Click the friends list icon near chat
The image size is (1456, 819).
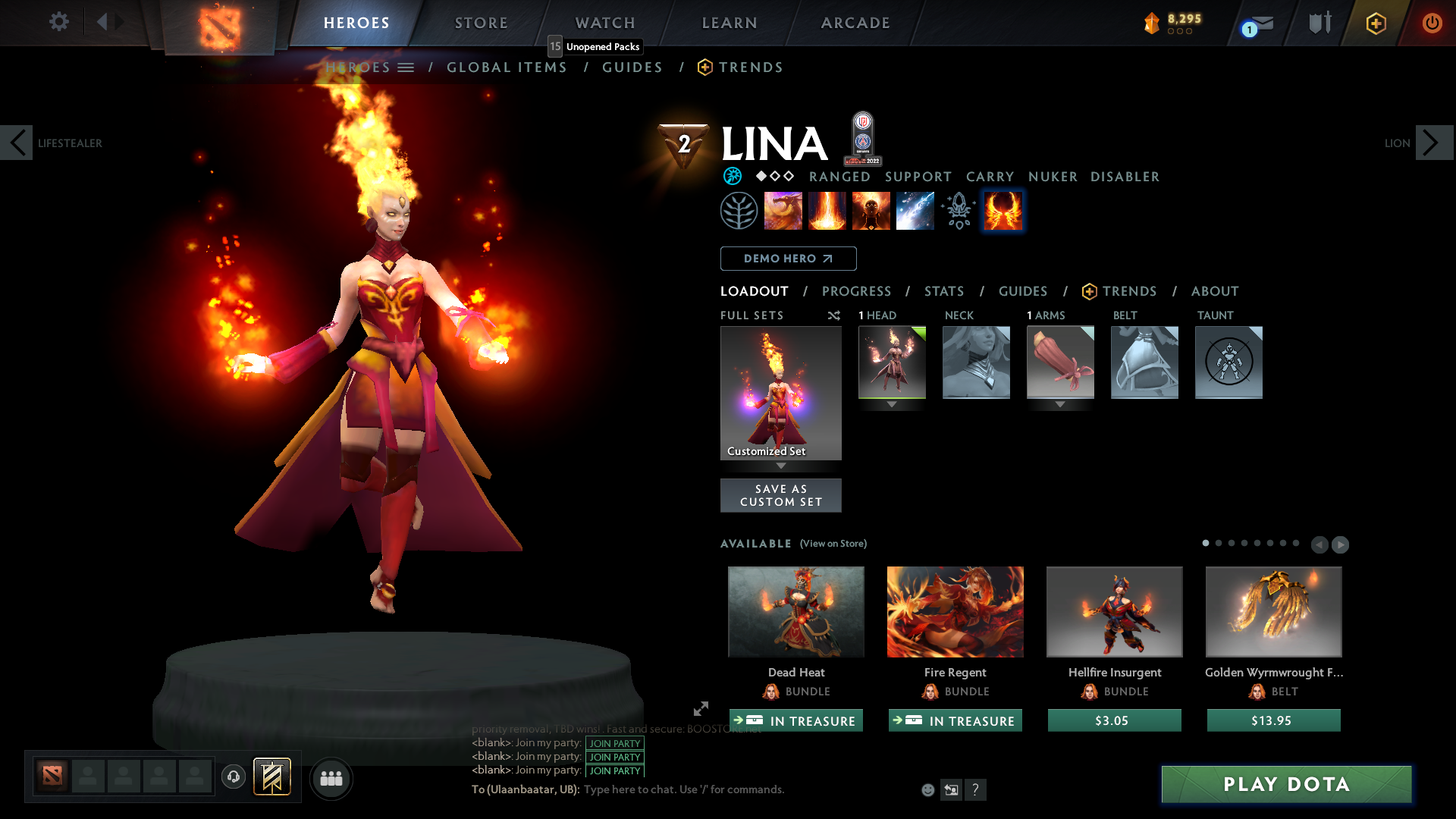click(x=331, y=778)
